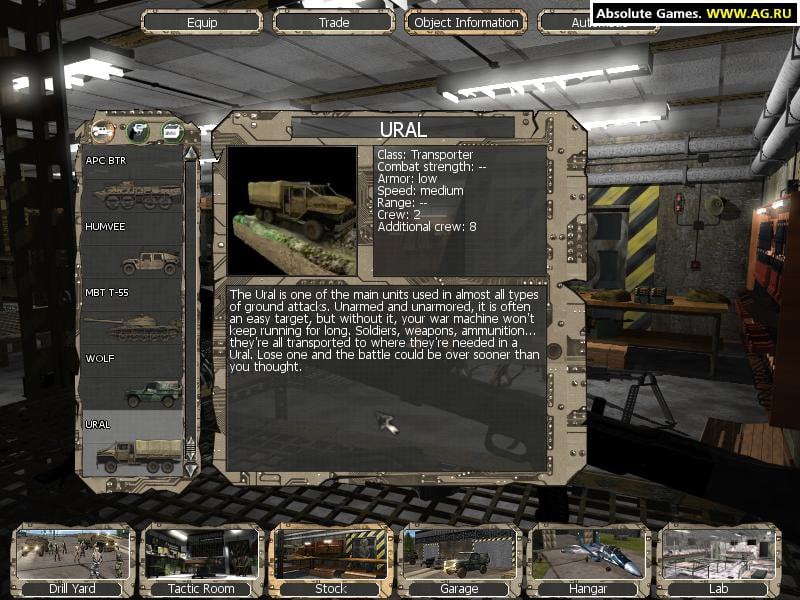Visit the Garage
800x600 pixels.
coord(459,560)
